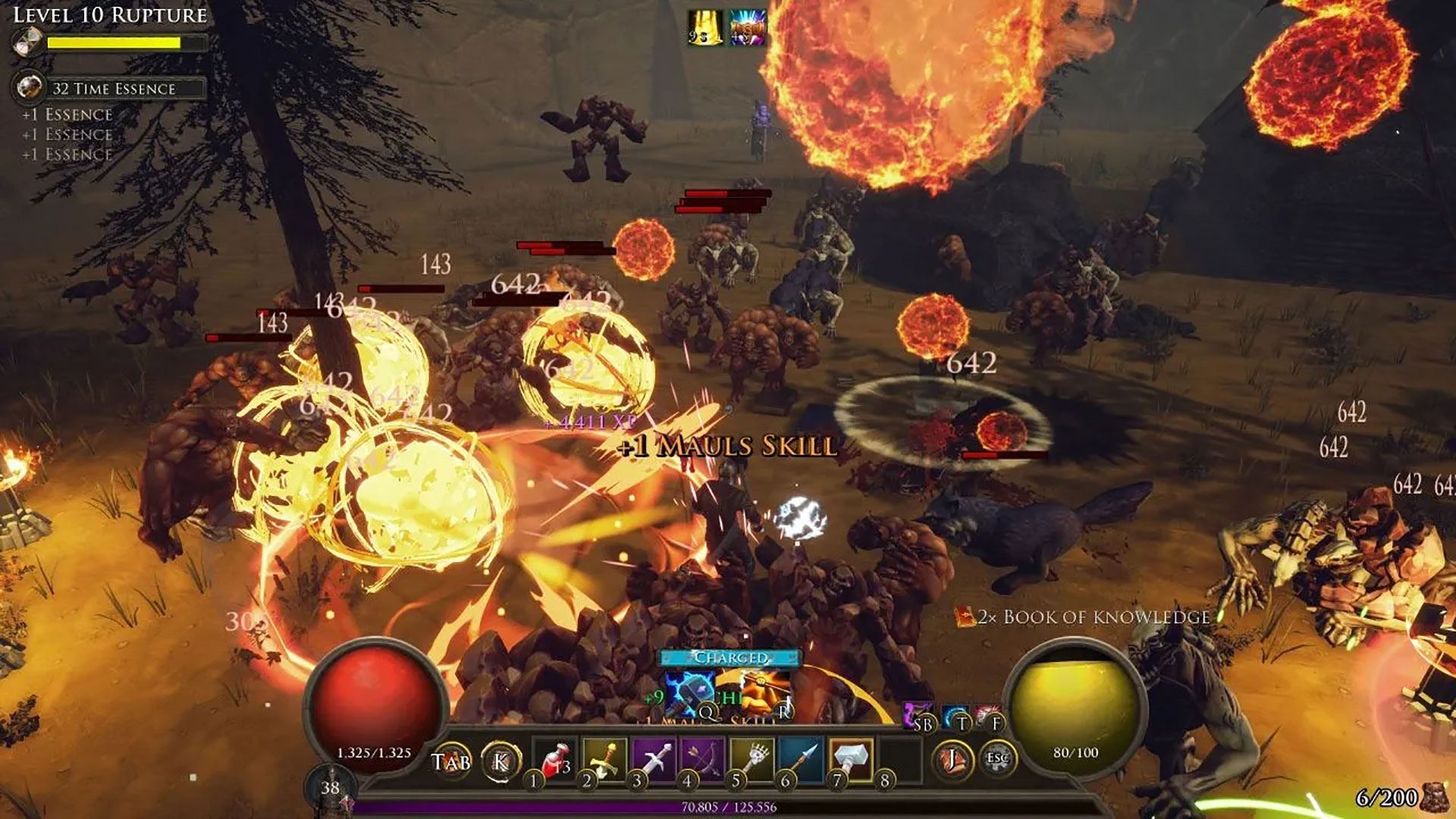Select the white maul hammer slot
The width and height of the screenshot is (1456, 819).
[852, 758]
